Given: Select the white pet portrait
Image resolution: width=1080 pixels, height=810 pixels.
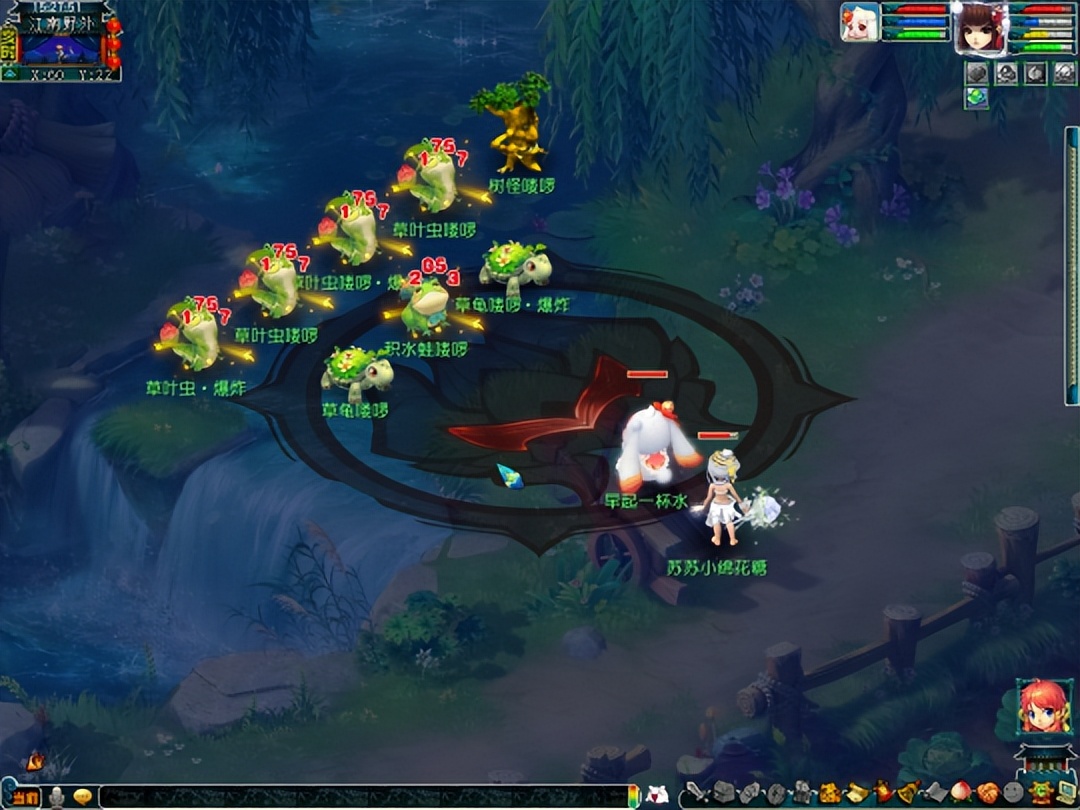Looking at the screenshot, I should click(x=860, y=22).
